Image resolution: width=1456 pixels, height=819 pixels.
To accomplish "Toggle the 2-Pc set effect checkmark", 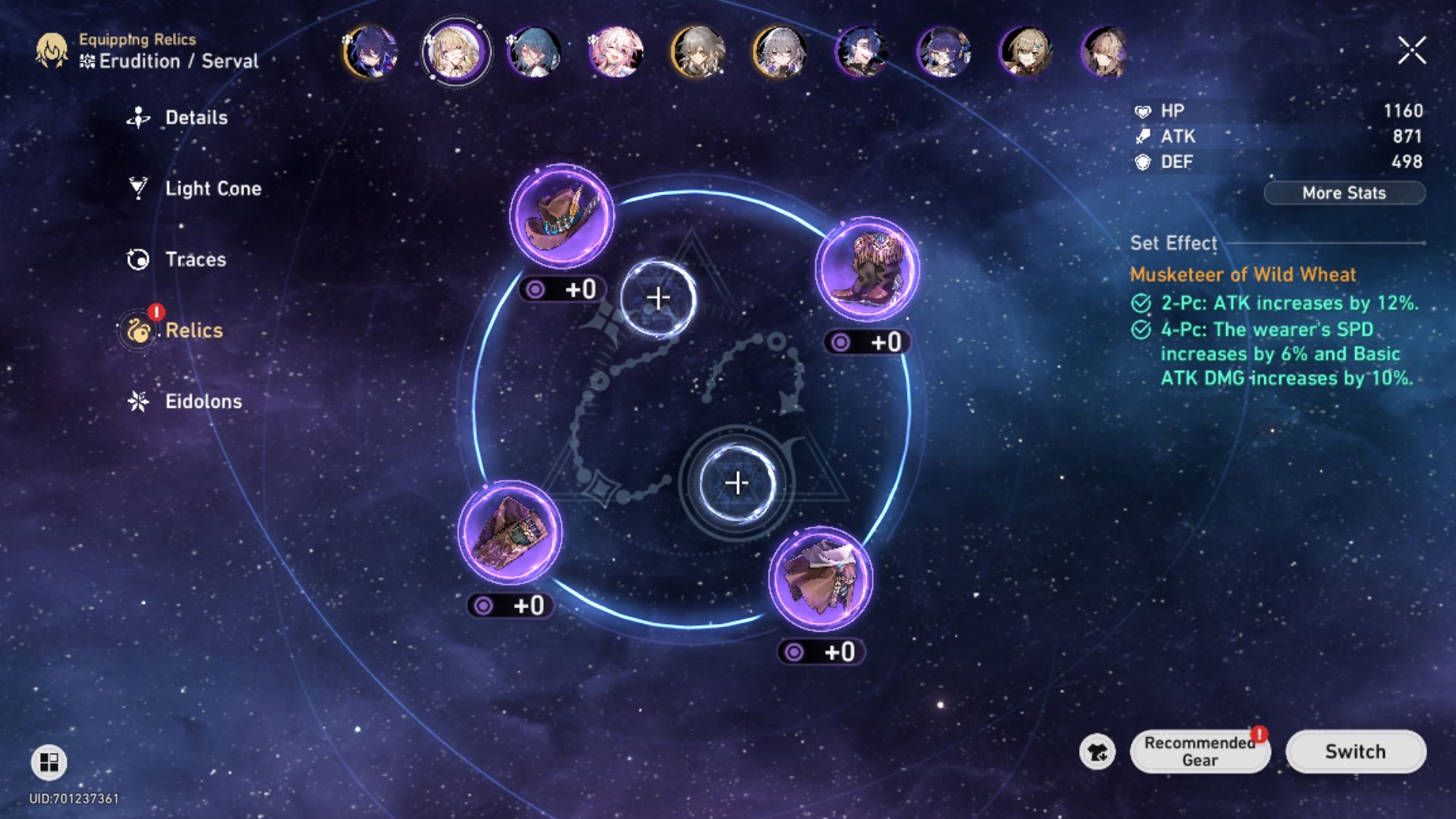I will [x=1141, y=303].
